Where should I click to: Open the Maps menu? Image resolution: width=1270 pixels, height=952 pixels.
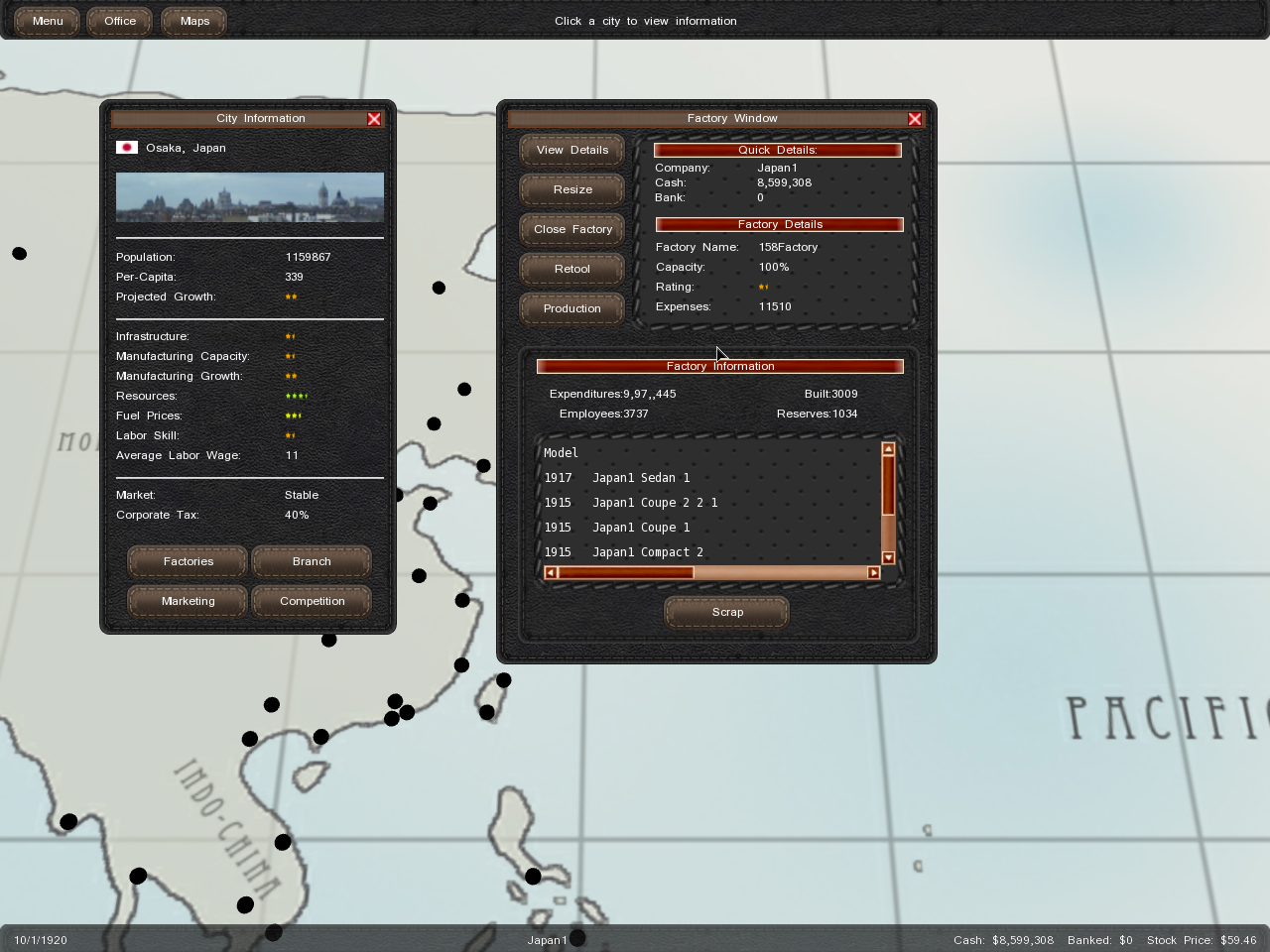pos(194,21)
